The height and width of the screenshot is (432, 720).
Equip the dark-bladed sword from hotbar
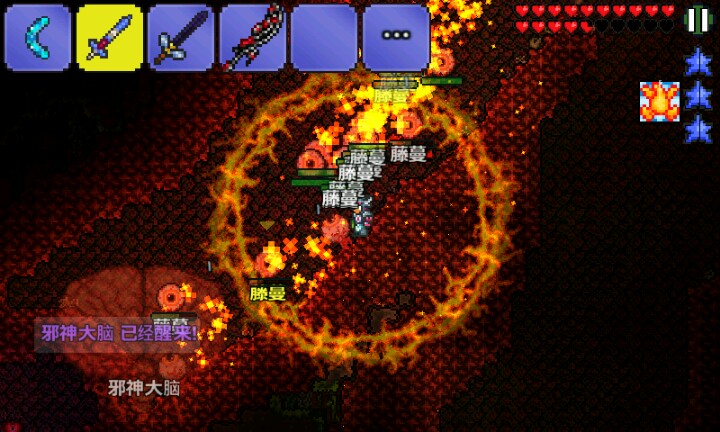tap(182, 38)
